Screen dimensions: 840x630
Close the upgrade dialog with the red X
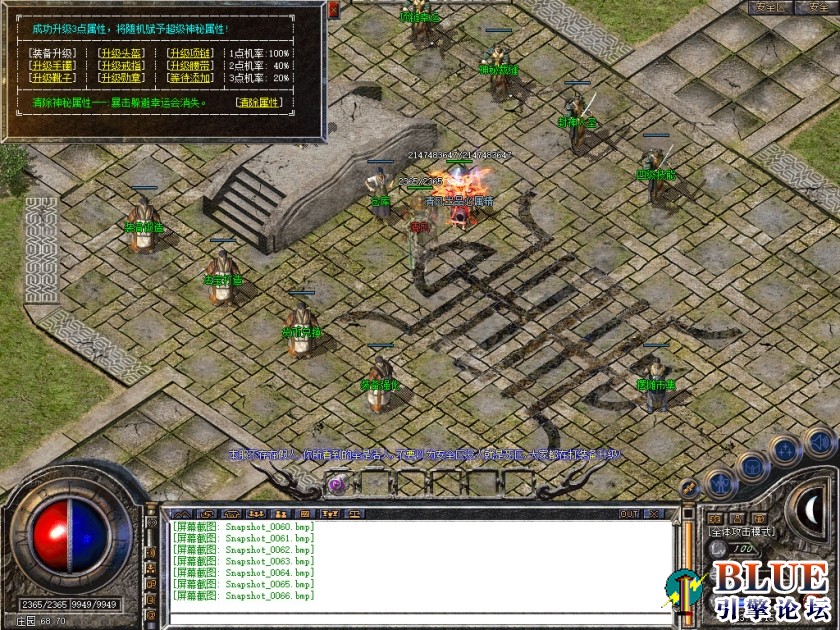(334, 8)
